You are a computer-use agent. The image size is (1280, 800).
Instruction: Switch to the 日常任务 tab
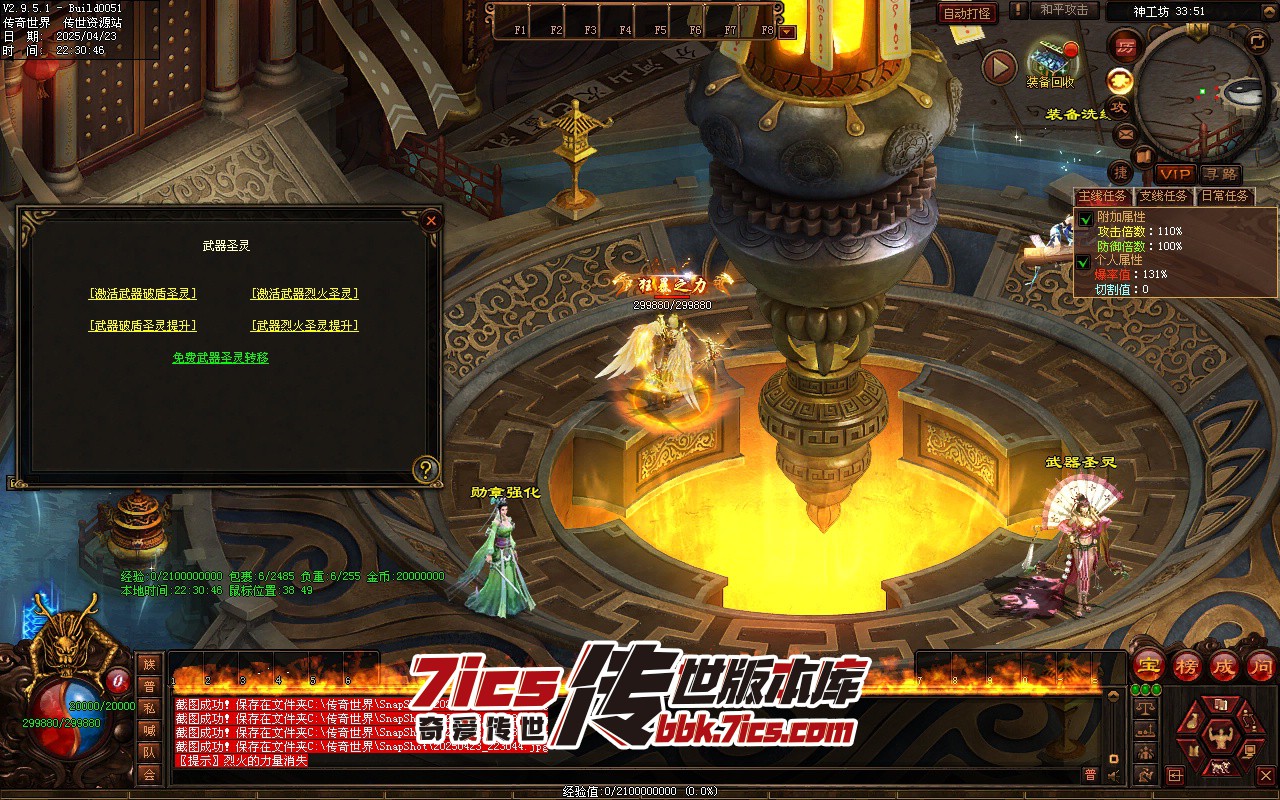[1225, 196]
